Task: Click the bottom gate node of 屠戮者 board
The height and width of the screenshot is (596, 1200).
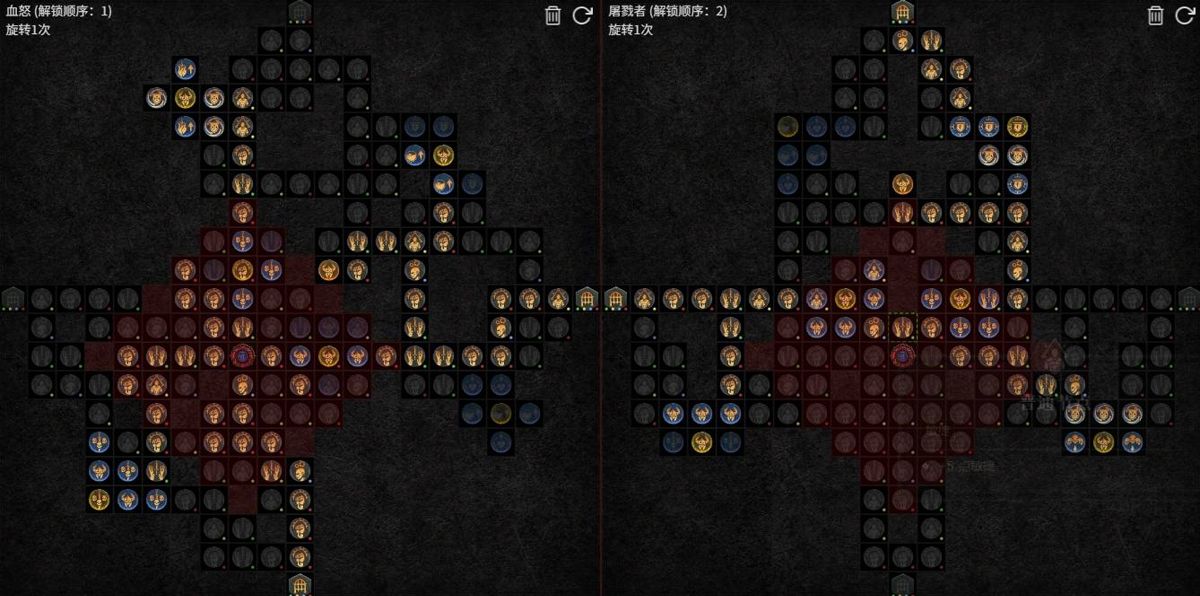Action: 903,584
